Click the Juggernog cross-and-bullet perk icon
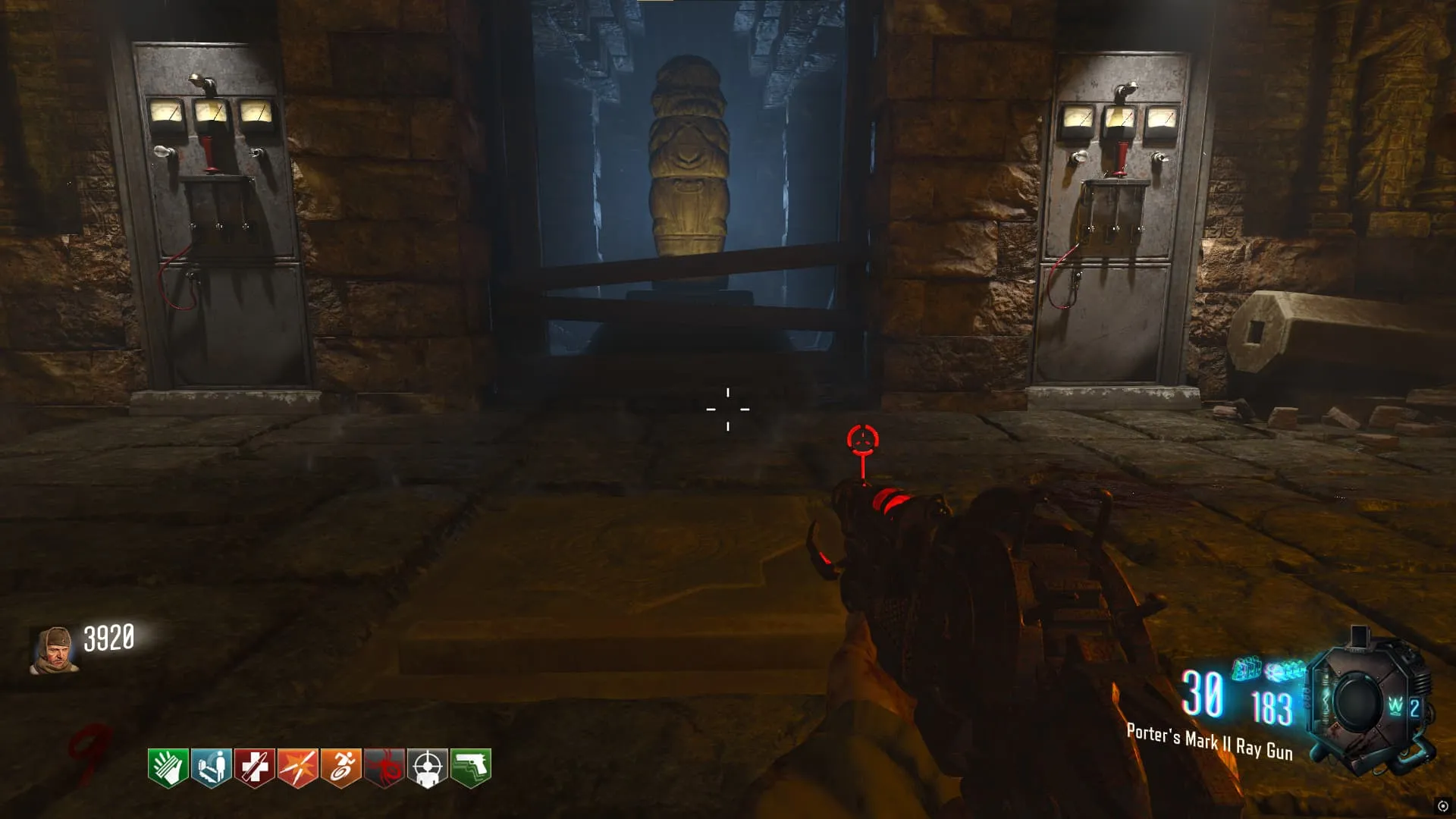 pos(254,767)
